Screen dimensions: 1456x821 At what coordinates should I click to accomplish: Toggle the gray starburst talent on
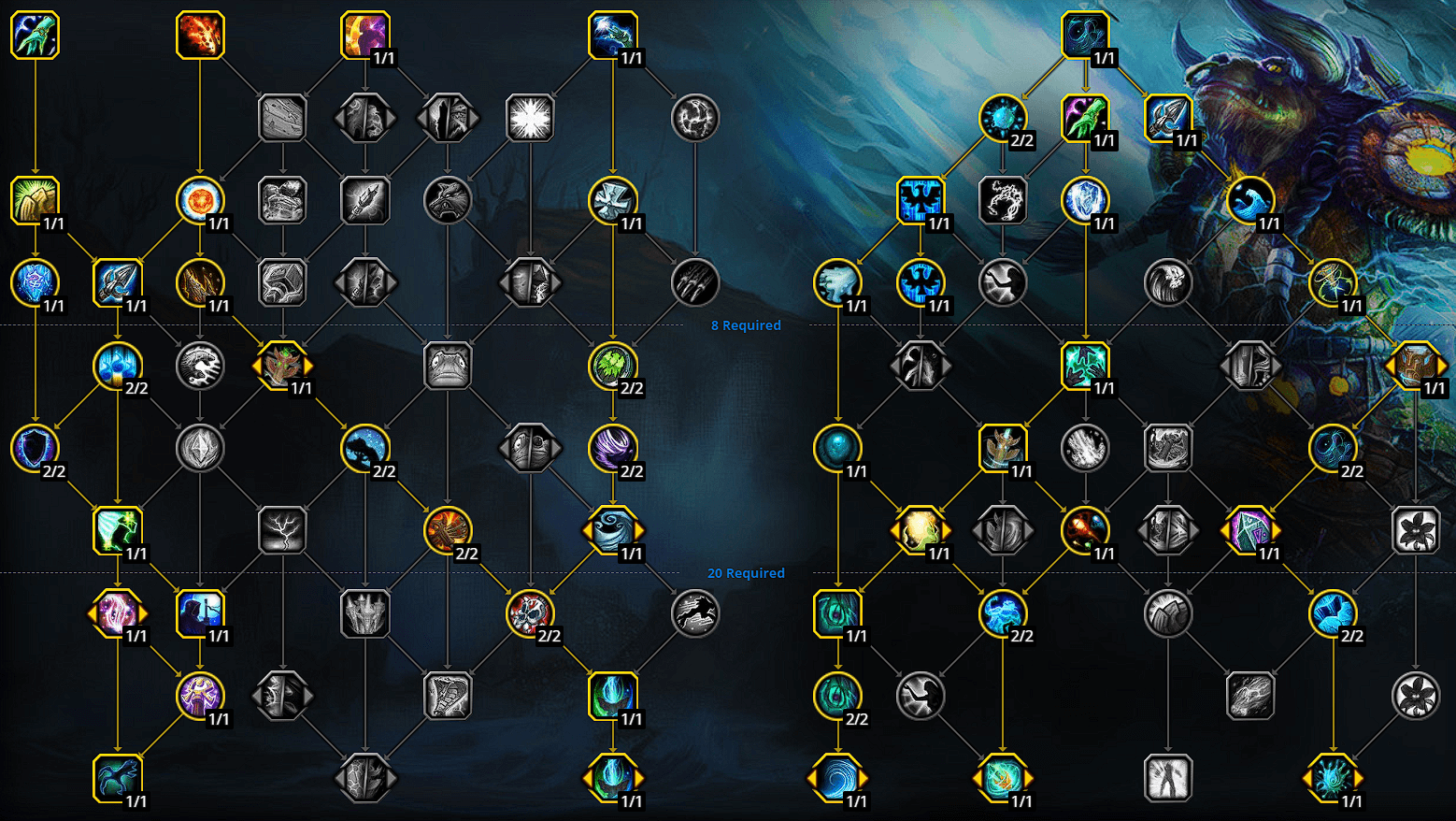529,117
